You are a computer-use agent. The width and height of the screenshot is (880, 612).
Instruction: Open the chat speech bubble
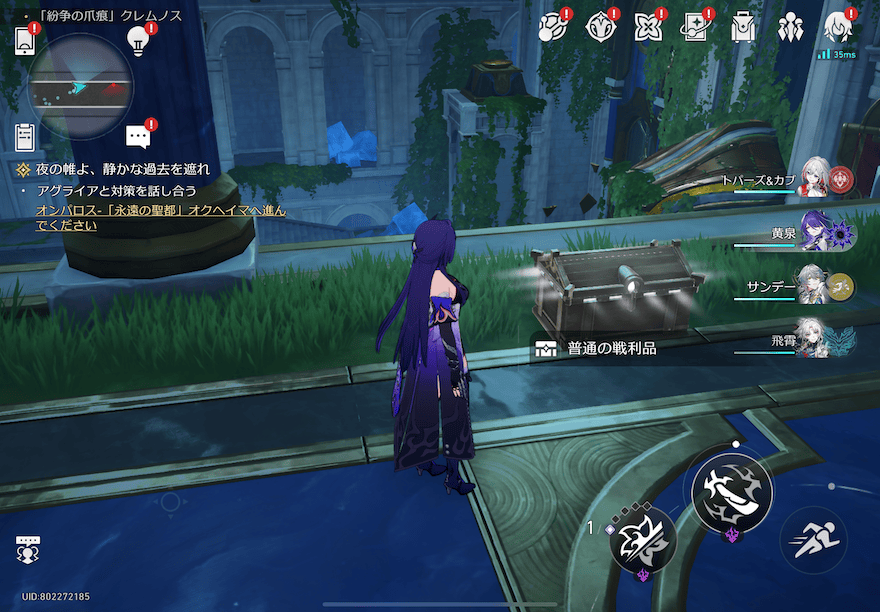click(138, 137)
